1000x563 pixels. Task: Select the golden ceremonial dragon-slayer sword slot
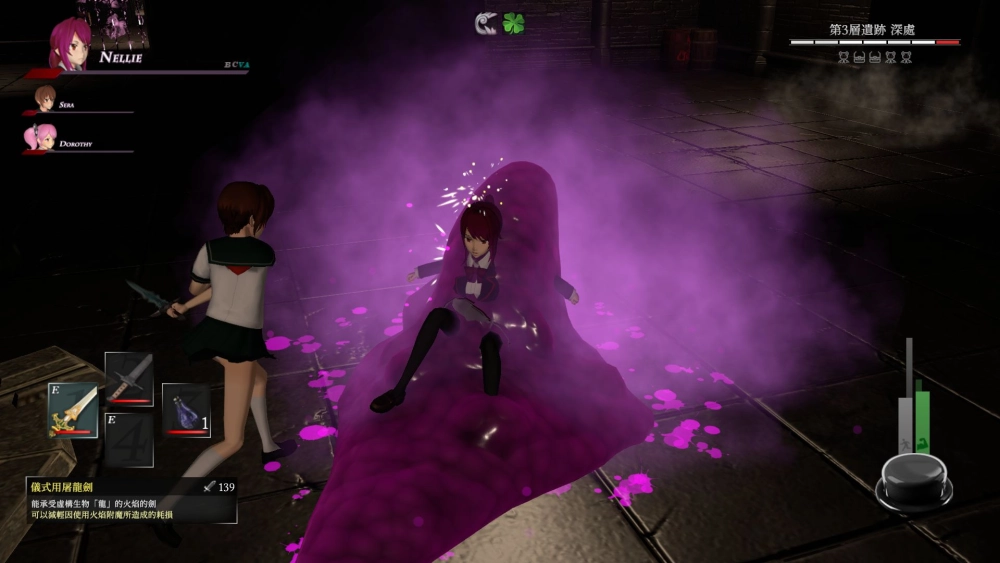tap(73, 409)
